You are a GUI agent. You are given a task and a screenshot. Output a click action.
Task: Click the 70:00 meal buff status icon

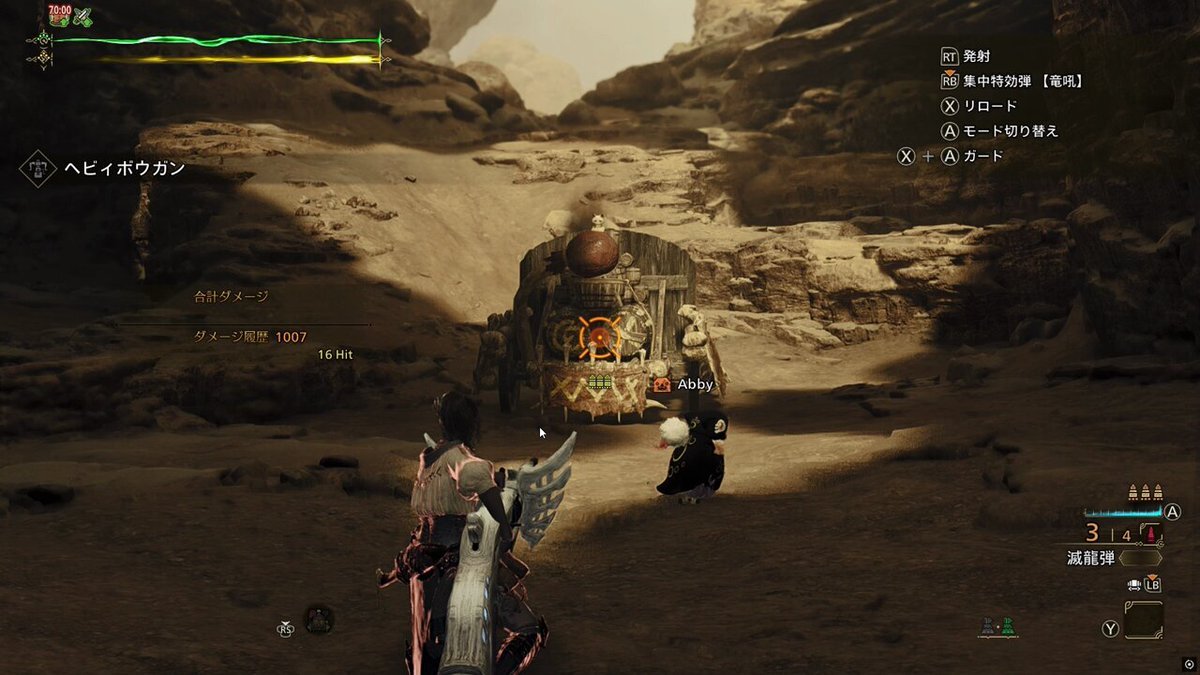59,15
